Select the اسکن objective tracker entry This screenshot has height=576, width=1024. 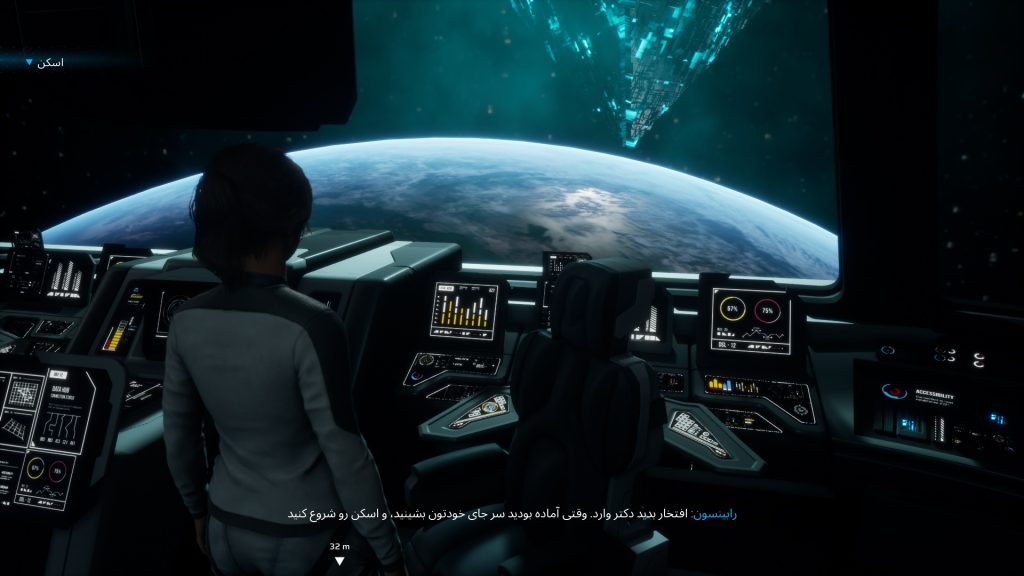(48, 63)
